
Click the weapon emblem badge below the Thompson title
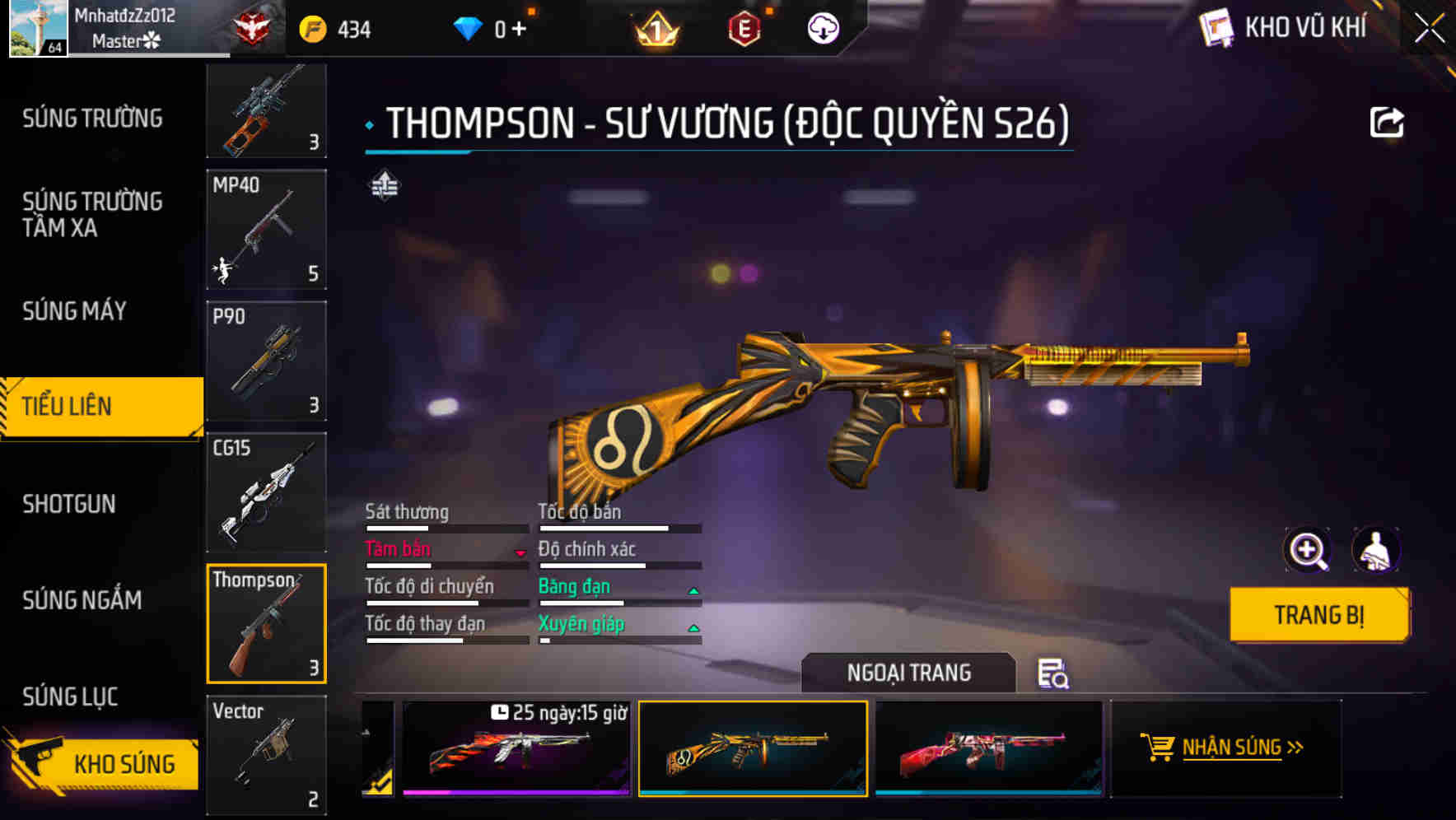tap(384, 188)
